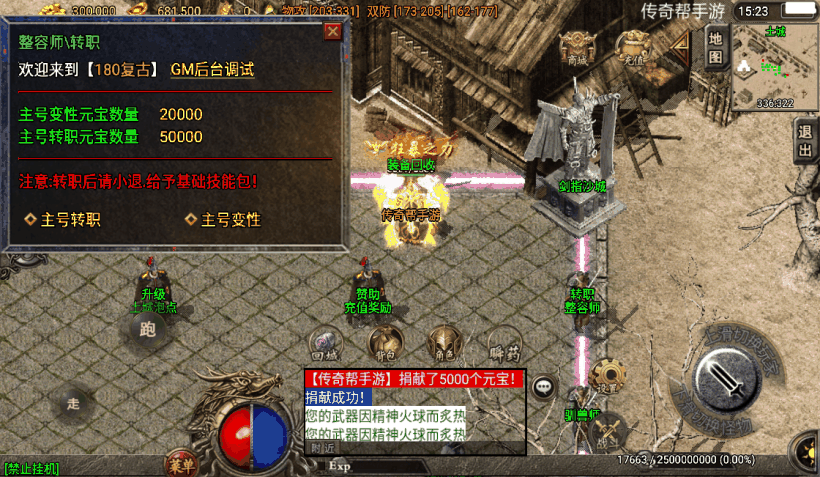Click the minimap of 土城

[775, 67]
